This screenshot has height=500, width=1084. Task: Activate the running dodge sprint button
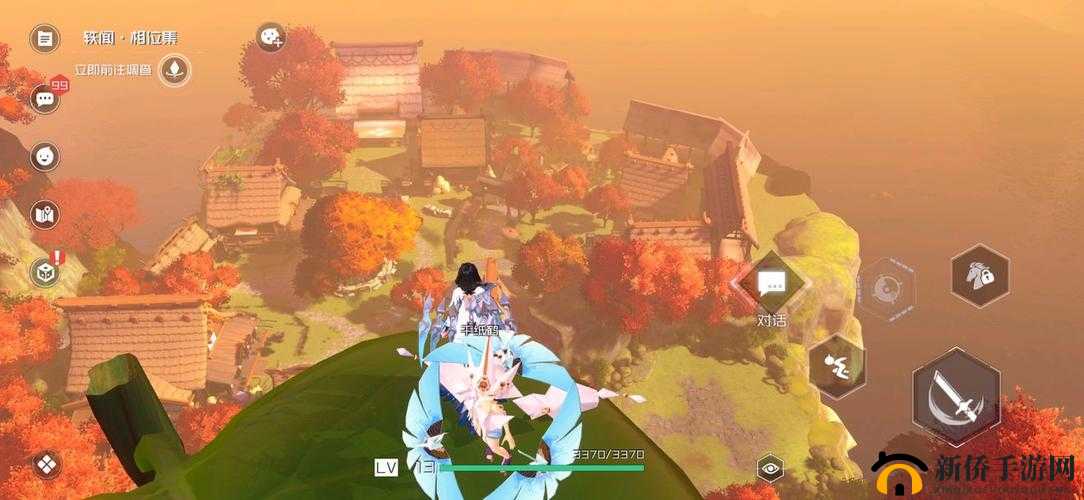click(x=835, y=366)
